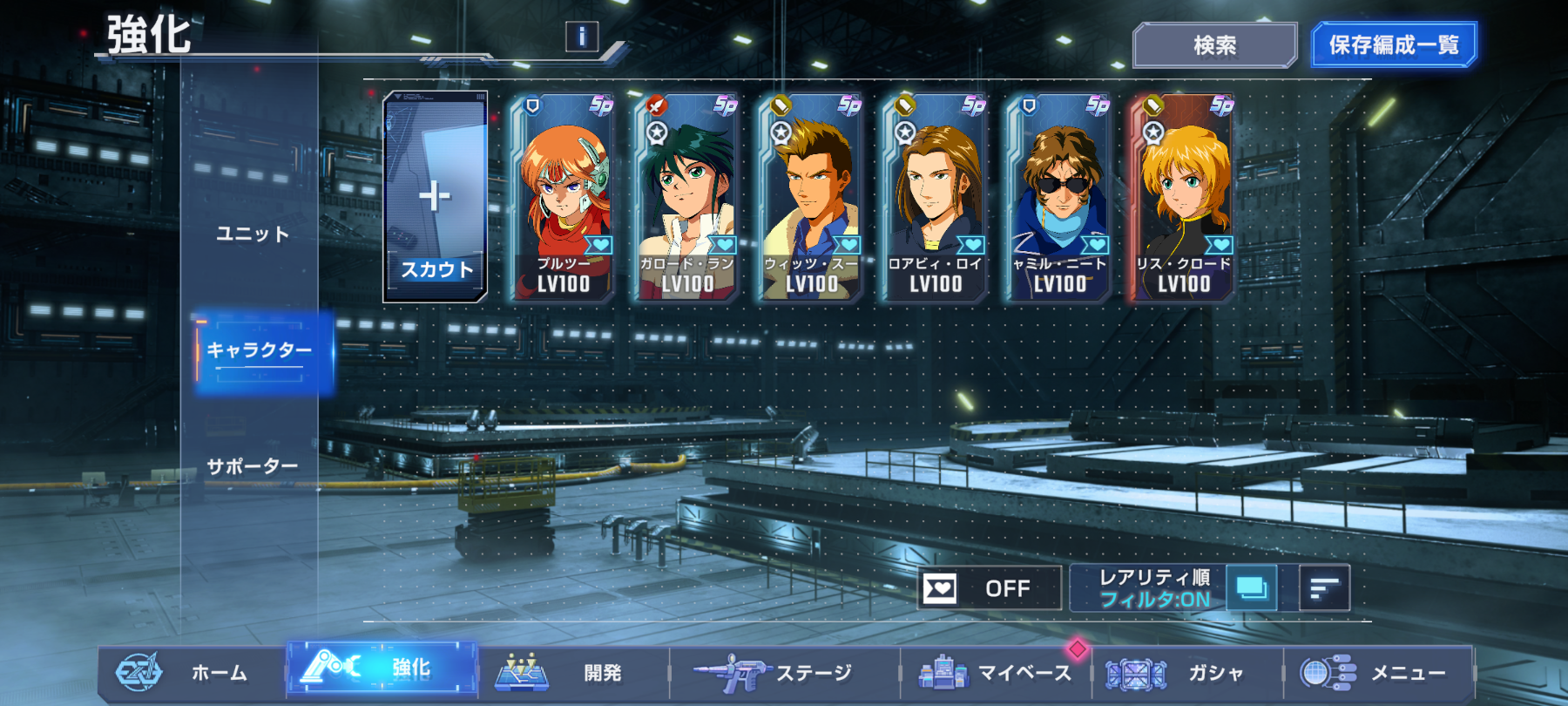Toggle the sort order bars icon

1324,588
